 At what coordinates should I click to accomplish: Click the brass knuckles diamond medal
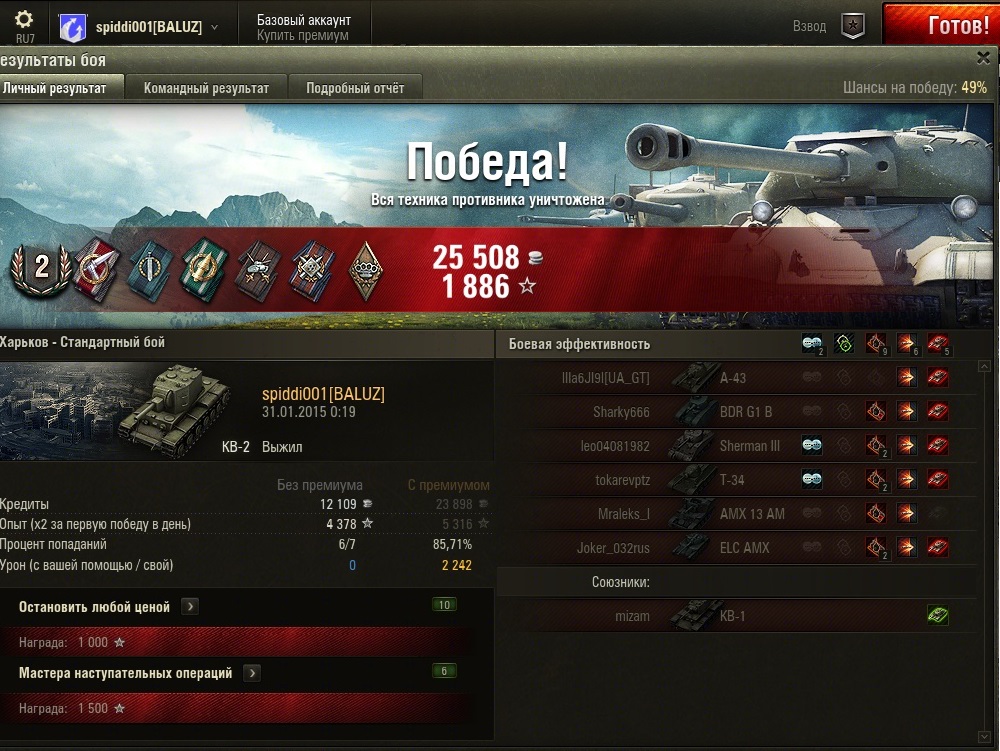[x=367, y=267]
